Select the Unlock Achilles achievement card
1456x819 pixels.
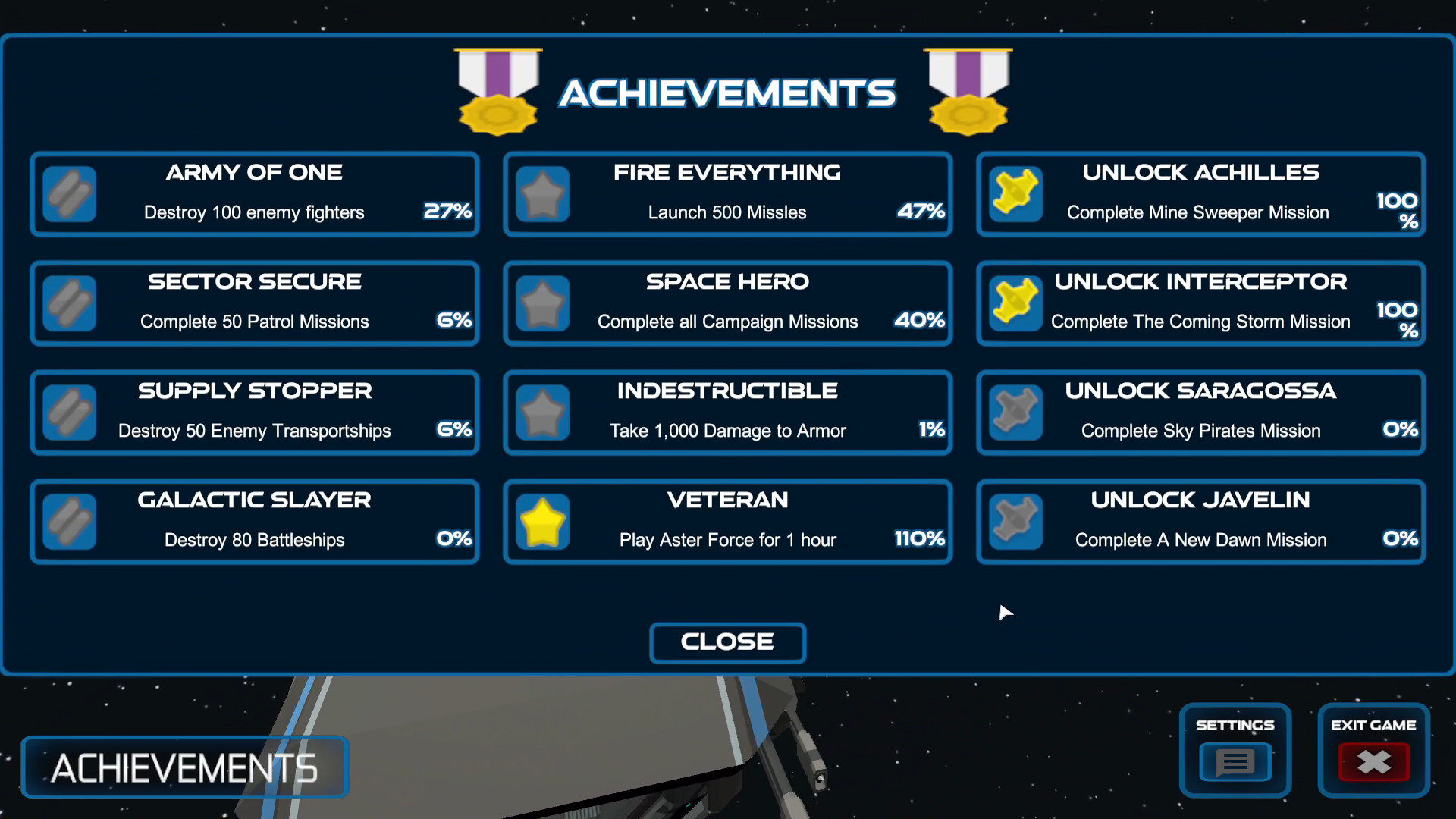[x=1200, y=194]
